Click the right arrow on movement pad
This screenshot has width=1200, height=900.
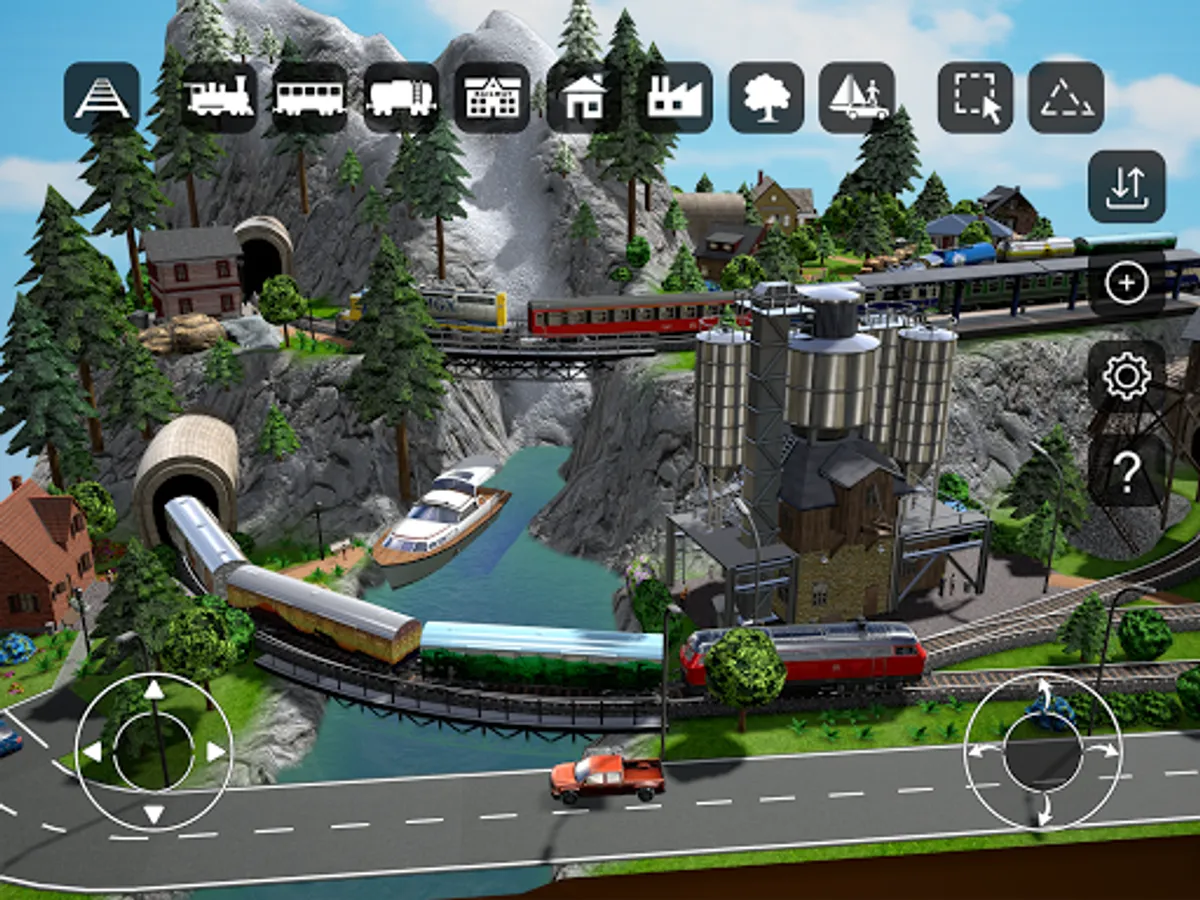tap(216, 751)
